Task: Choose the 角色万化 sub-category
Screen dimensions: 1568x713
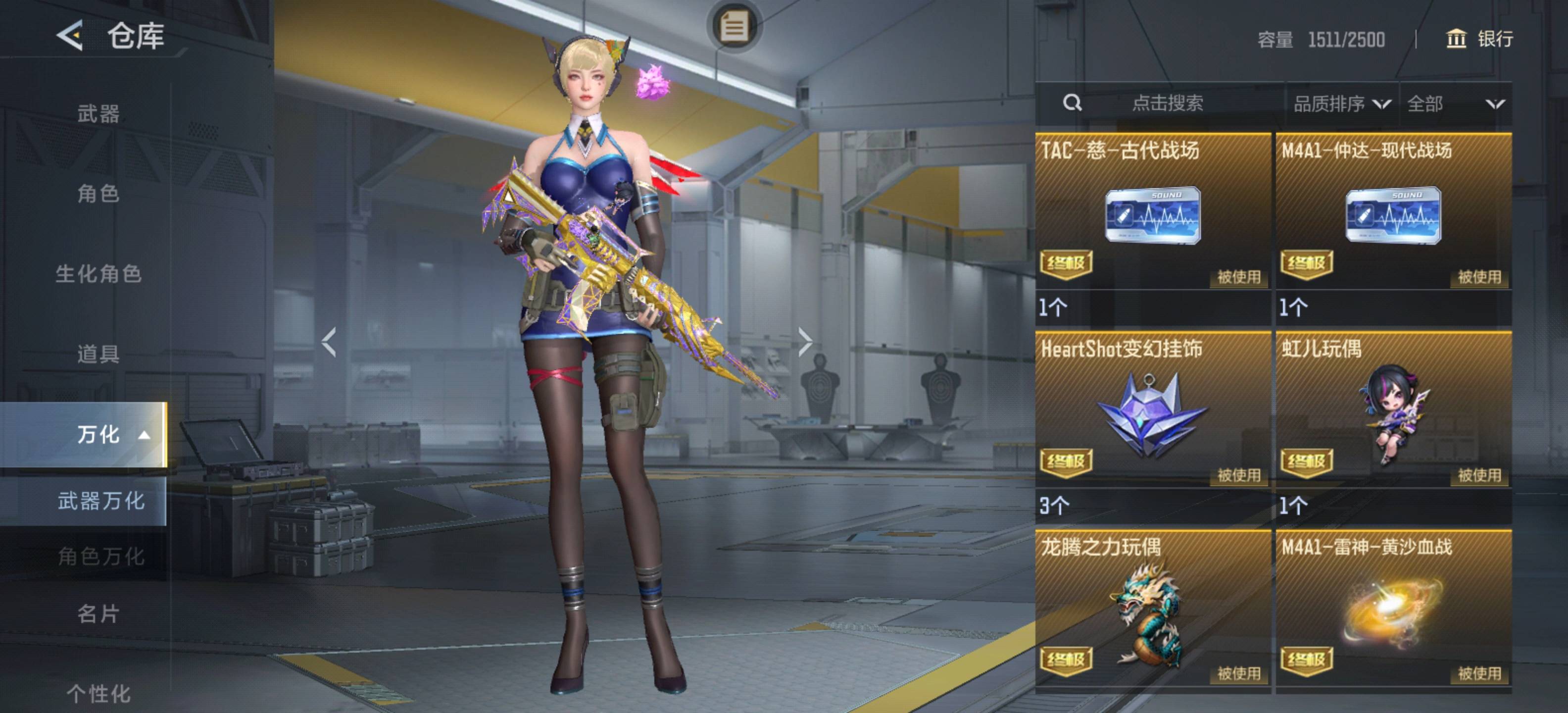Action: tap(101, 556)
